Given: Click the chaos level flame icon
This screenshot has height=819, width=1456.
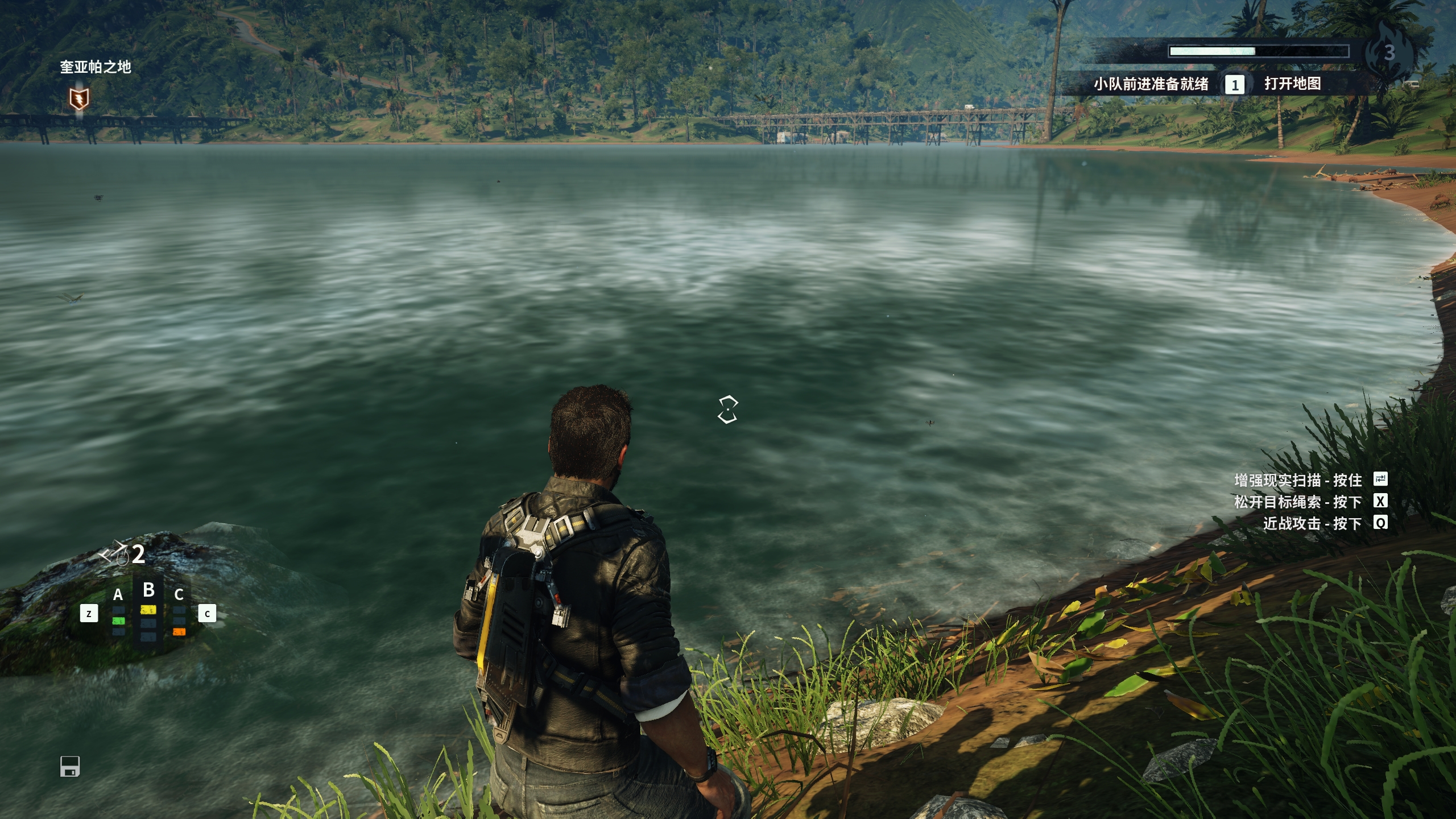Looking at the screenshot, I should click(1388, 51).
